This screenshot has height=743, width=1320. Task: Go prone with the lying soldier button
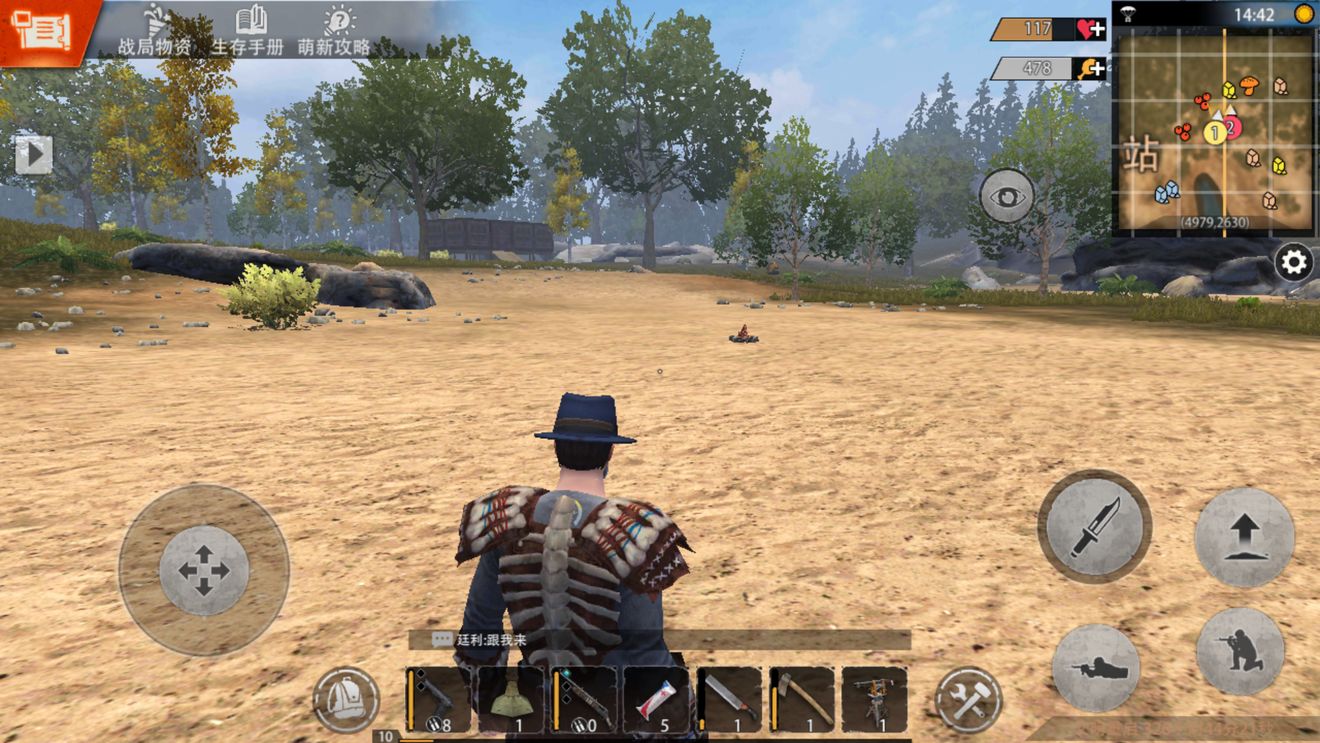tap(1096, 669)
